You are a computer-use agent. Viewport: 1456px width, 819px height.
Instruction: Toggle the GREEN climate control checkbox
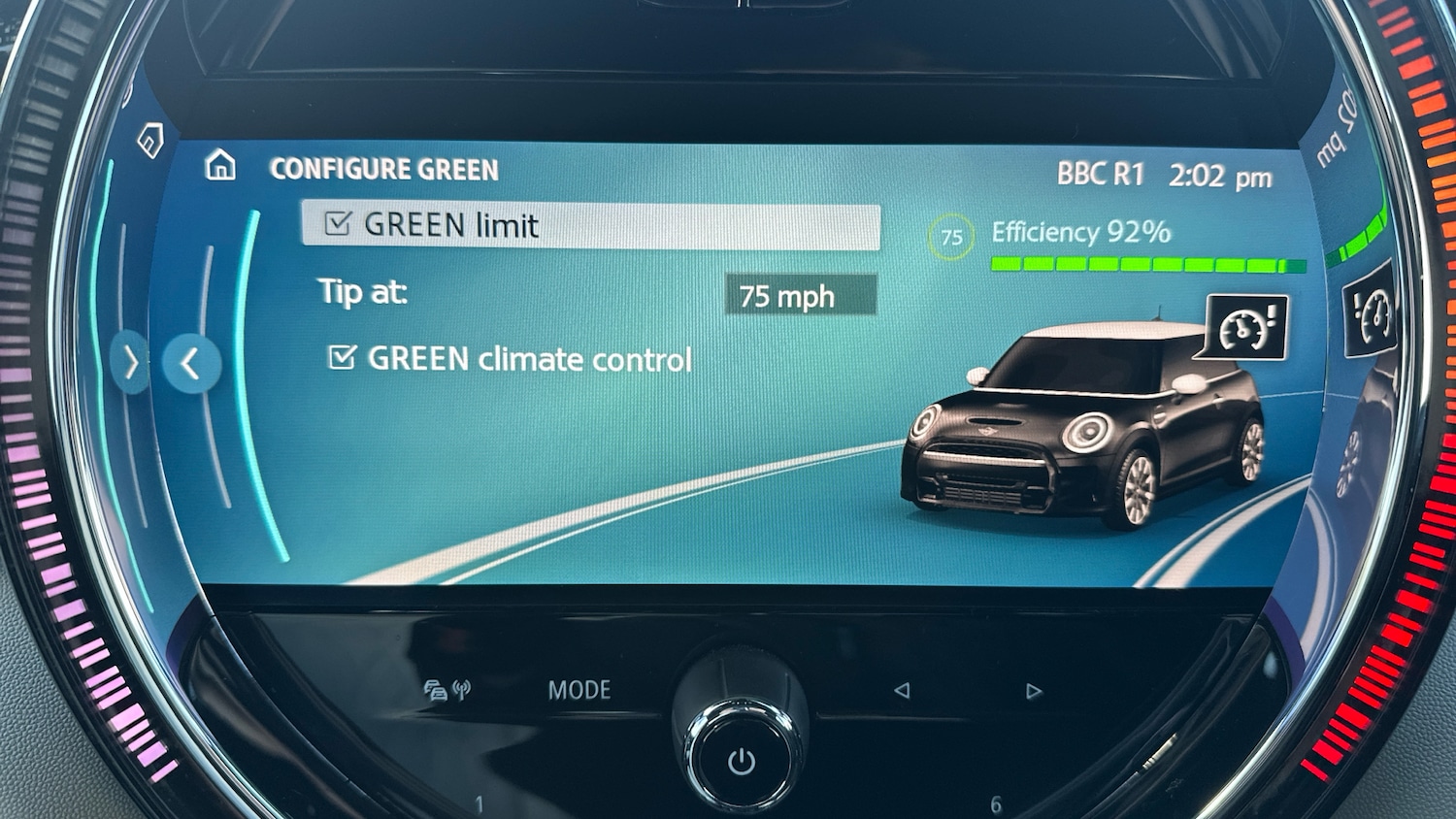point(343,358)
